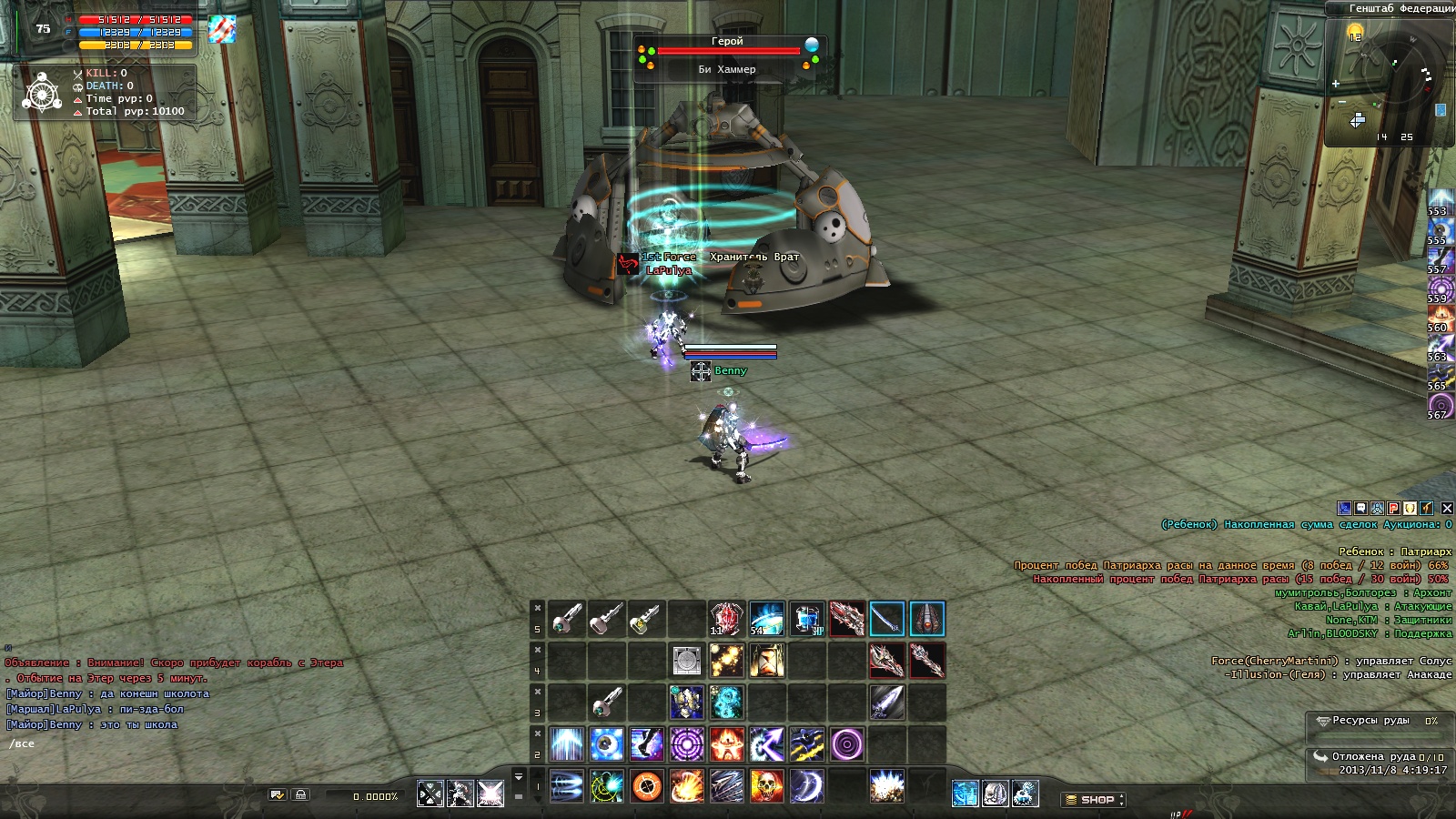Viewport: 1456px width, 819px height.
Task: Use the fiery figure buff skill
Action: [x=726, y=744]
